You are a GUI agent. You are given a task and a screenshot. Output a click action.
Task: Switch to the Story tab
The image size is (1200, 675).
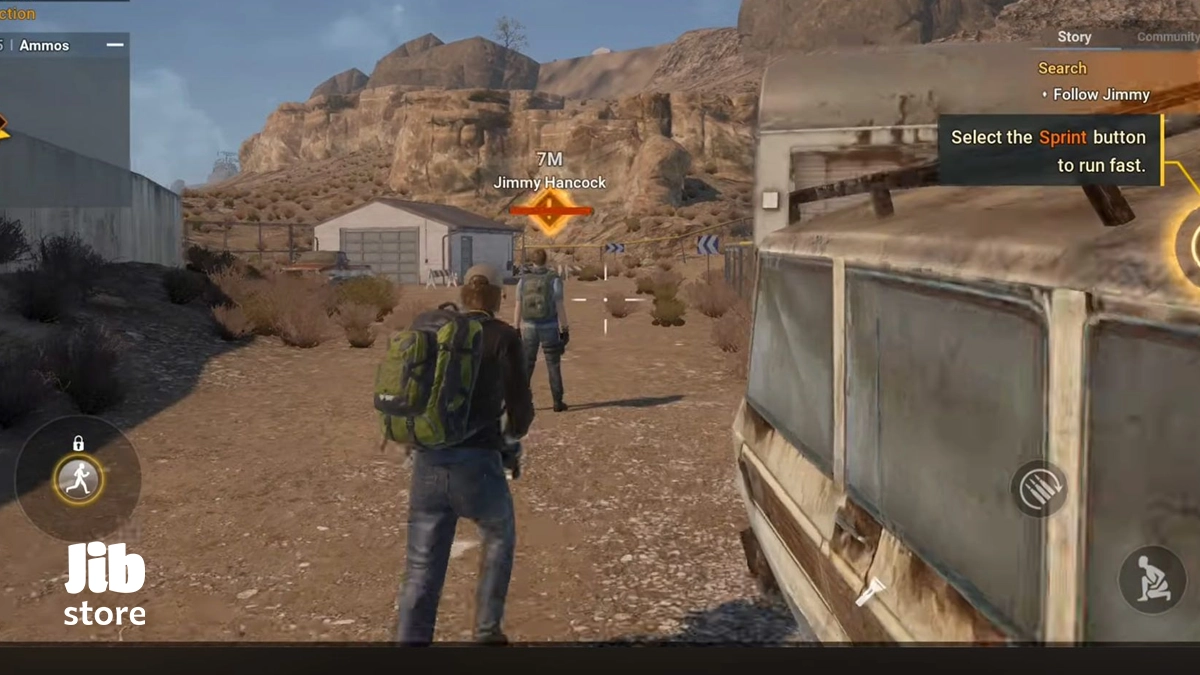(1074, 37)
